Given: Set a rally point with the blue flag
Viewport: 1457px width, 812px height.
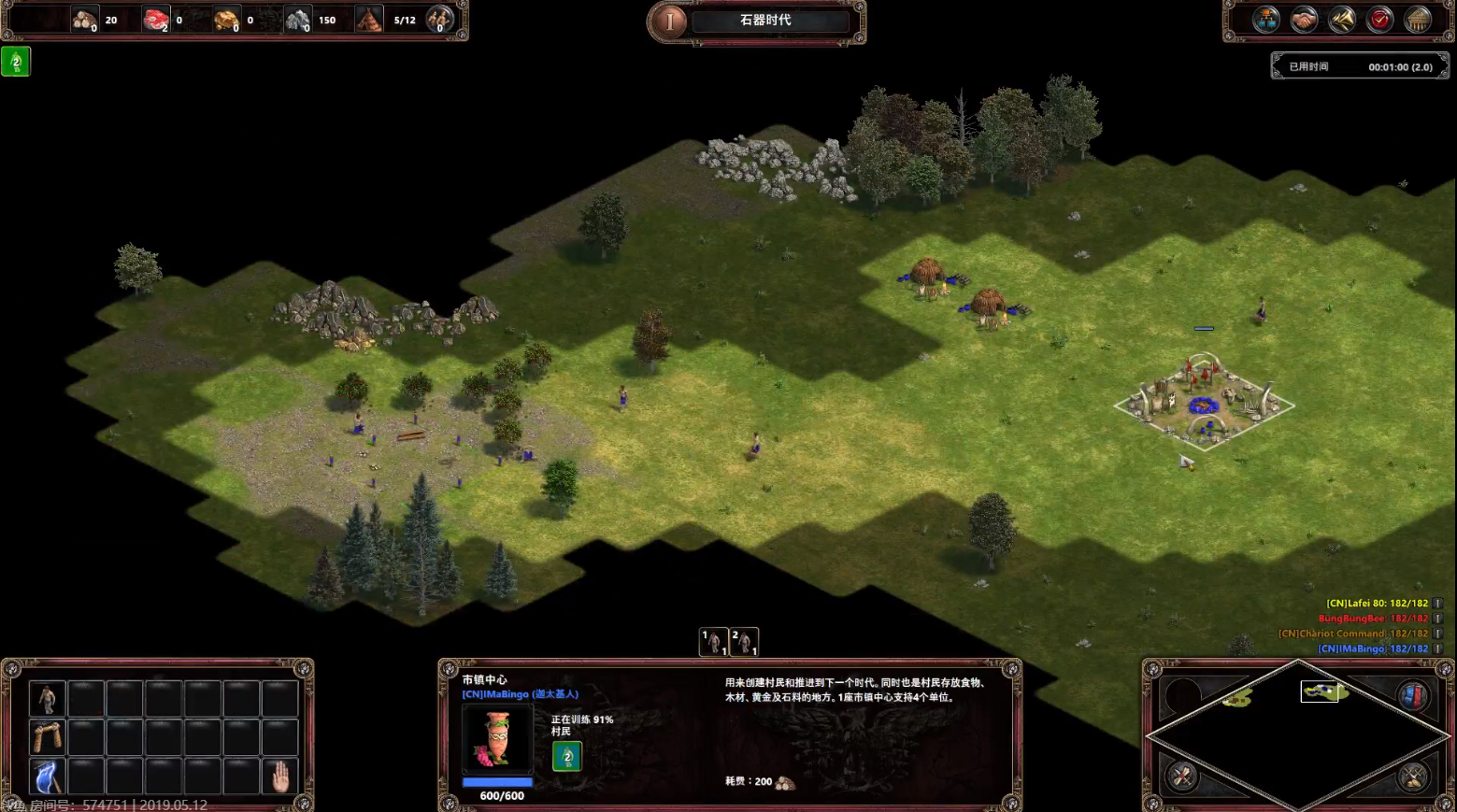Looking at the screenshot, I should (x=47, y=776).
